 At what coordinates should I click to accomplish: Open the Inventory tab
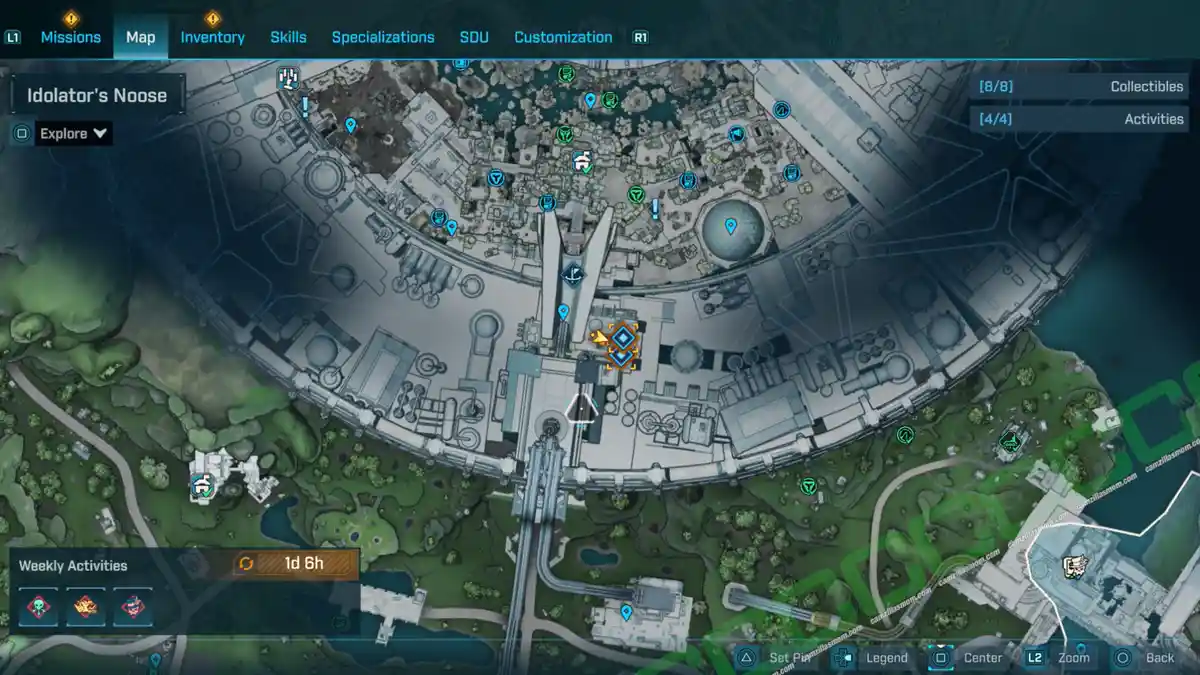212,37
